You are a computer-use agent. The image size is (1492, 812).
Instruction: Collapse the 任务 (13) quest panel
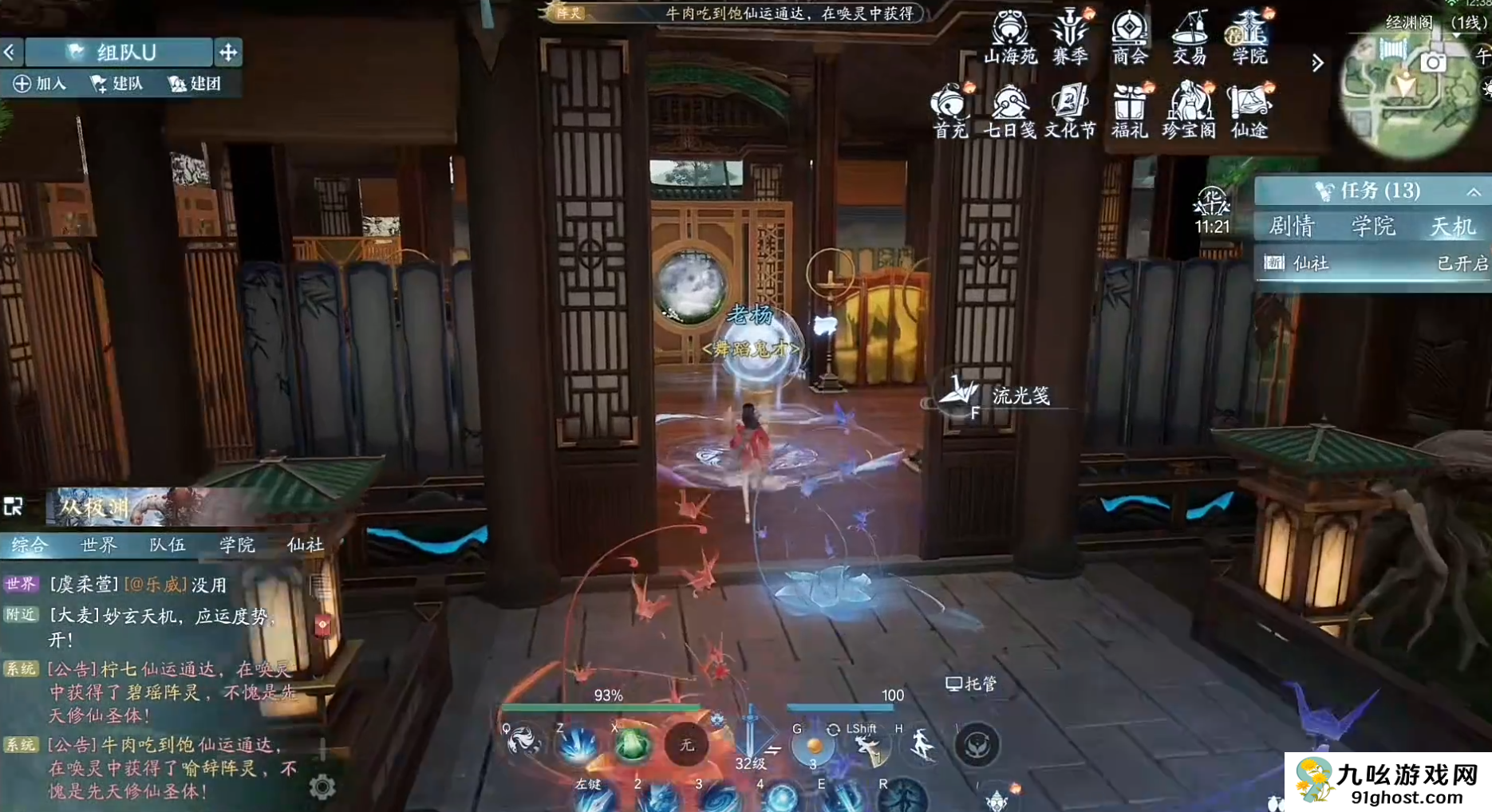pos(1473,192)
